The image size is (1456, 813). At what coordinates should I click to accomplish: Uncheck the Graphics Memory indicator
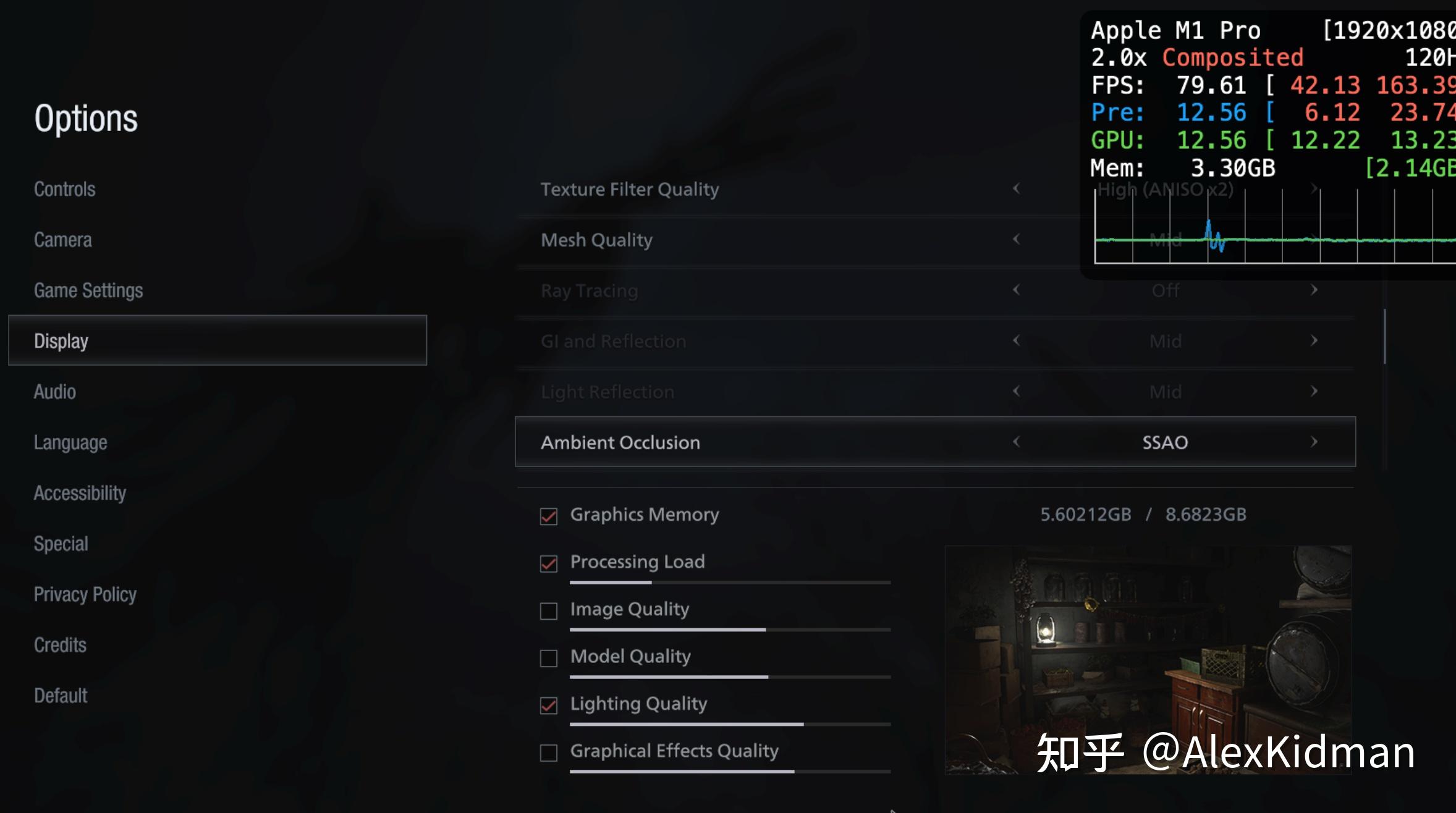tap(549, 516)
